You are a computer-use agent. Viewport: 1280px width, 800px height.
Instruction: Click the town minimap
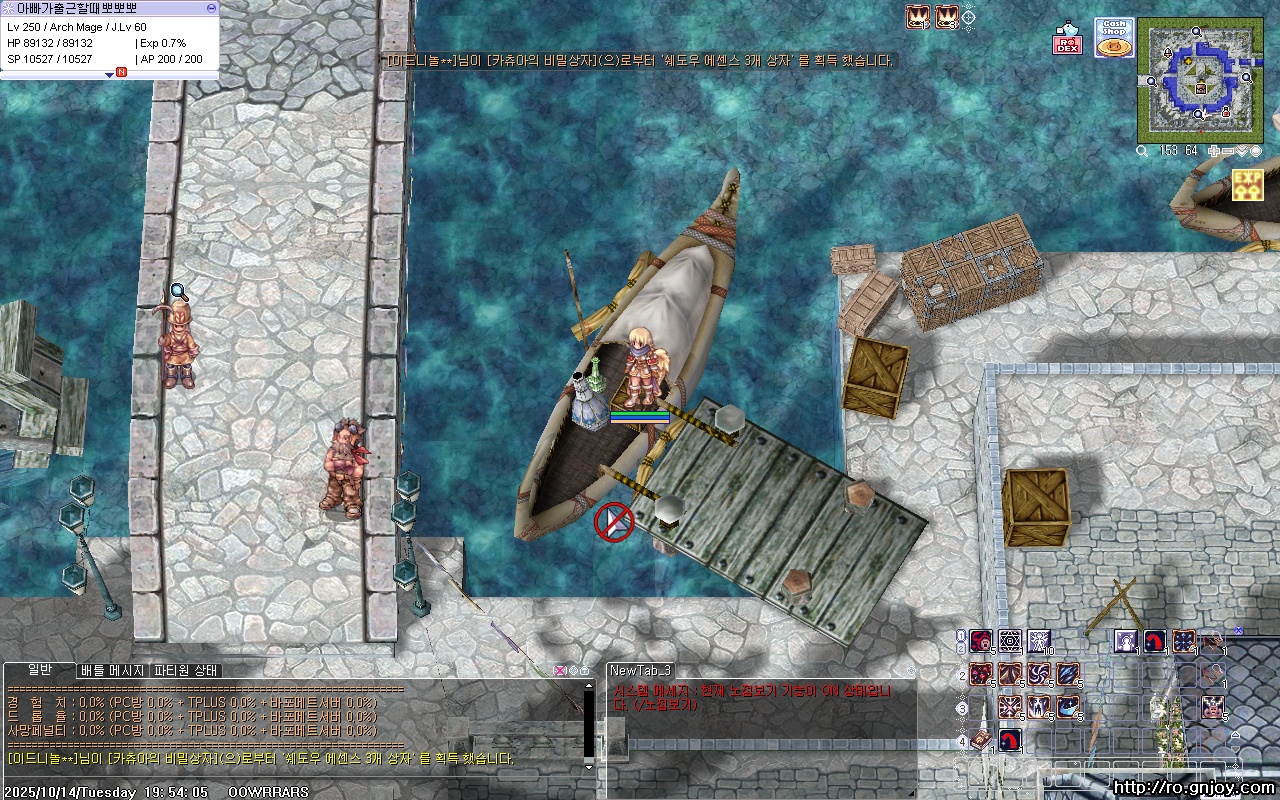tap(1198, 81)
